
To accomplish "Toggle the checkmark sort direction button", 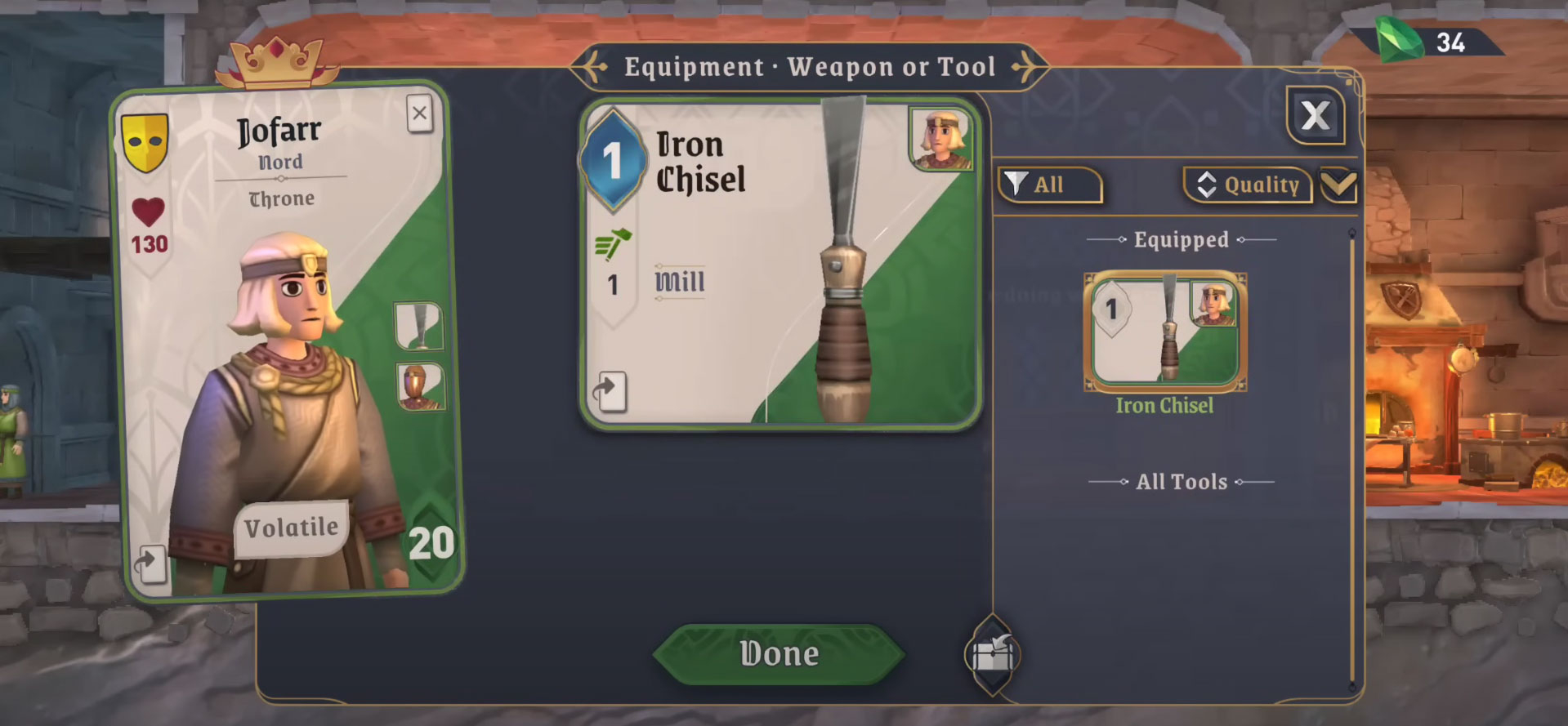I will tap(1338, 185).
